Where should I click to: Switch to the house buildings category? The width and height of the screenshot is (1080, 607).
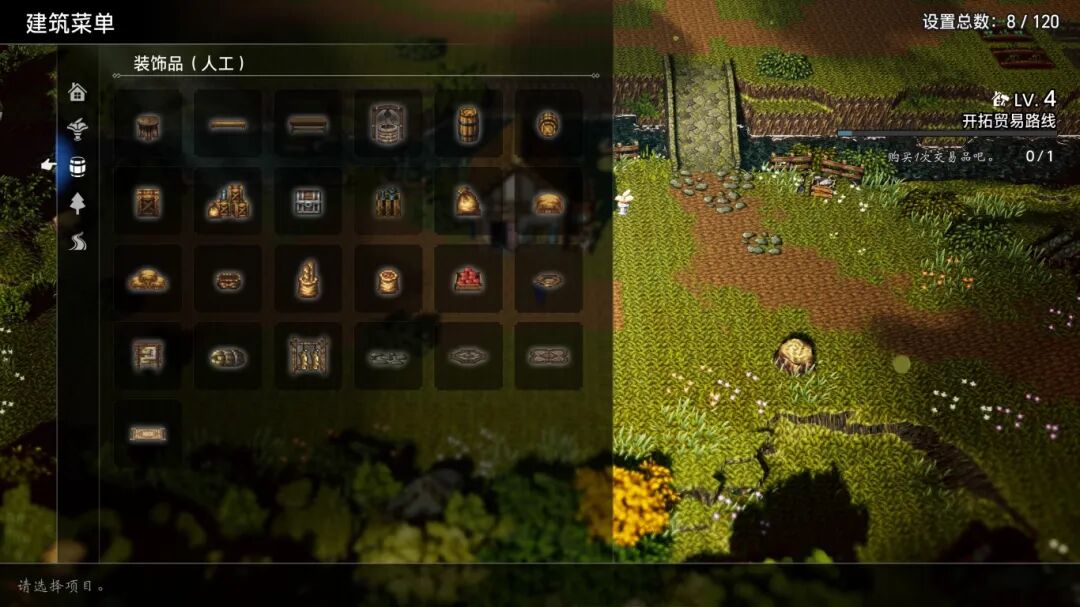(x=77, y=93)
